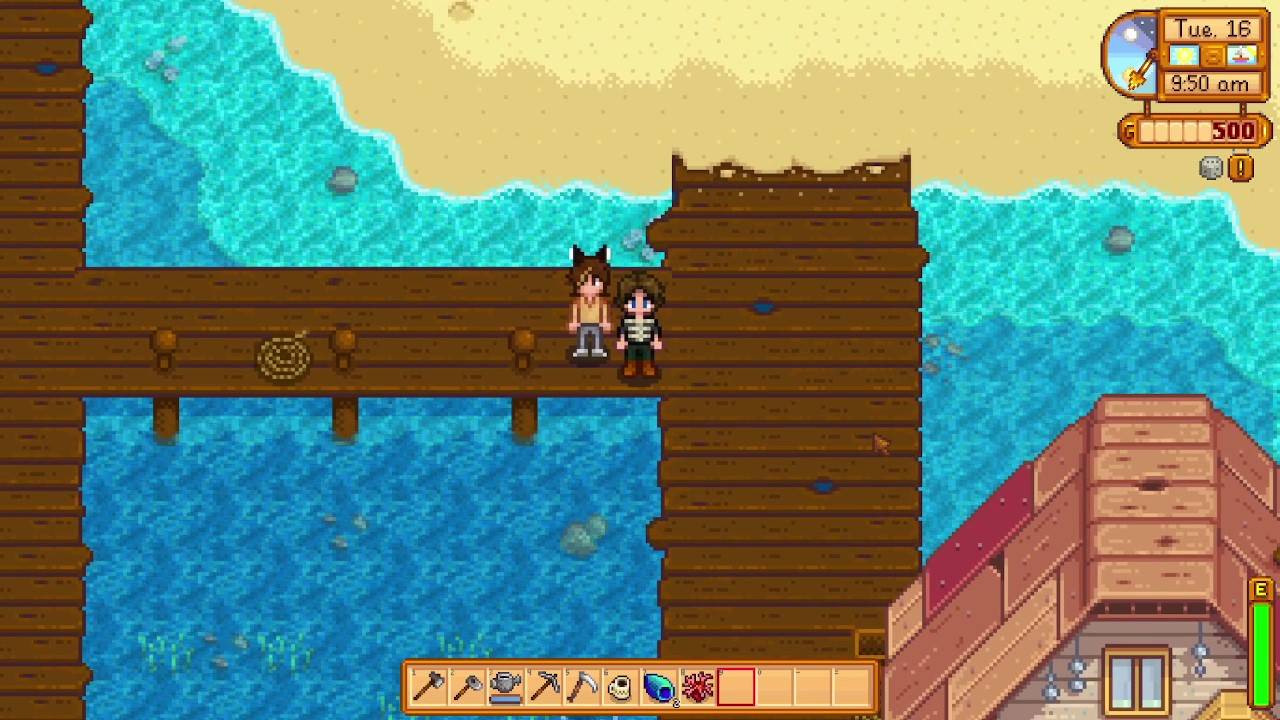Select the red-highlighted empty hotbar slot
1280x720 pixels.
click(x=735, y=686)
